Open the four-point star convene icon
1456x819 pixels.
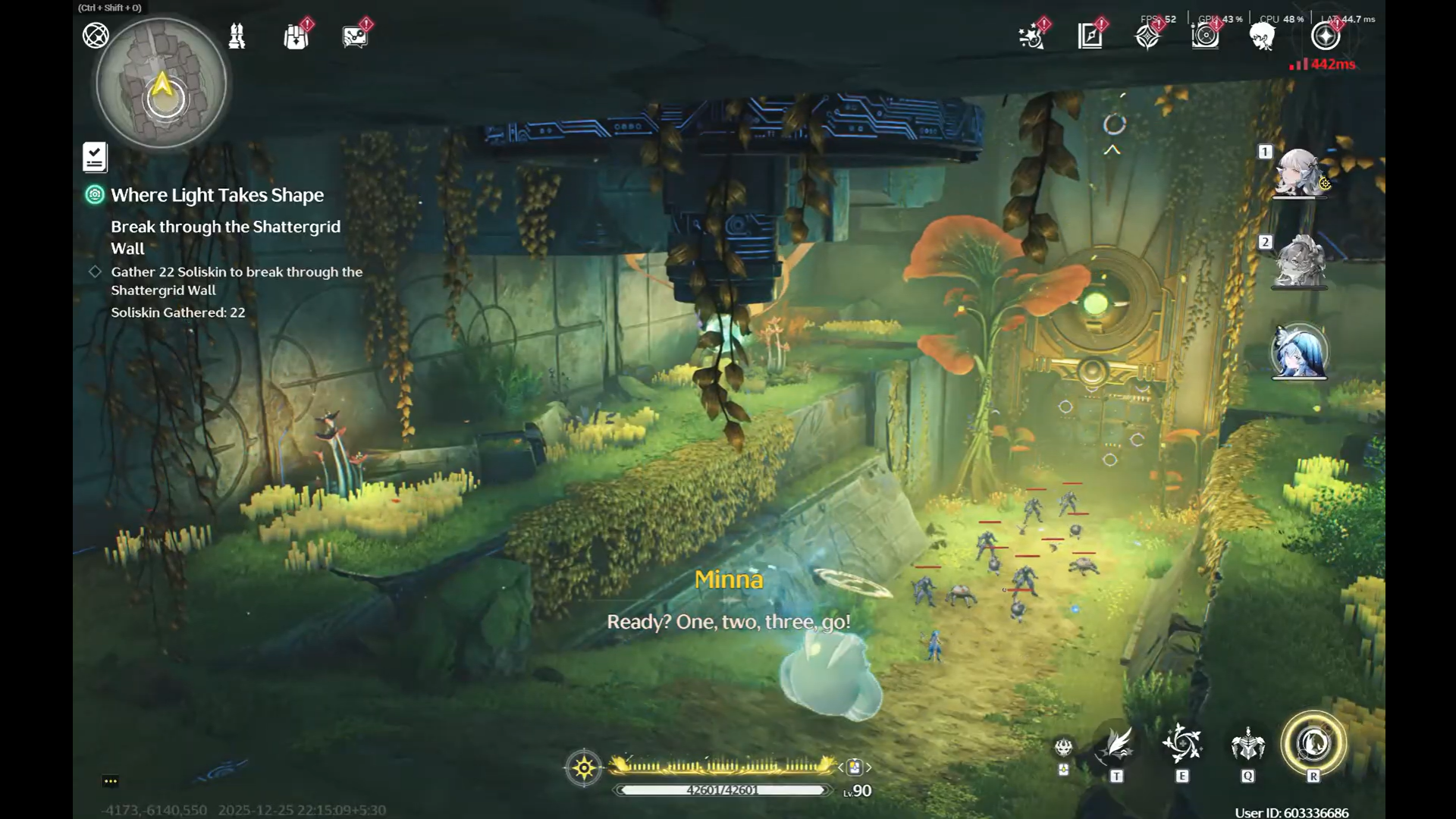pos(1147,36)
